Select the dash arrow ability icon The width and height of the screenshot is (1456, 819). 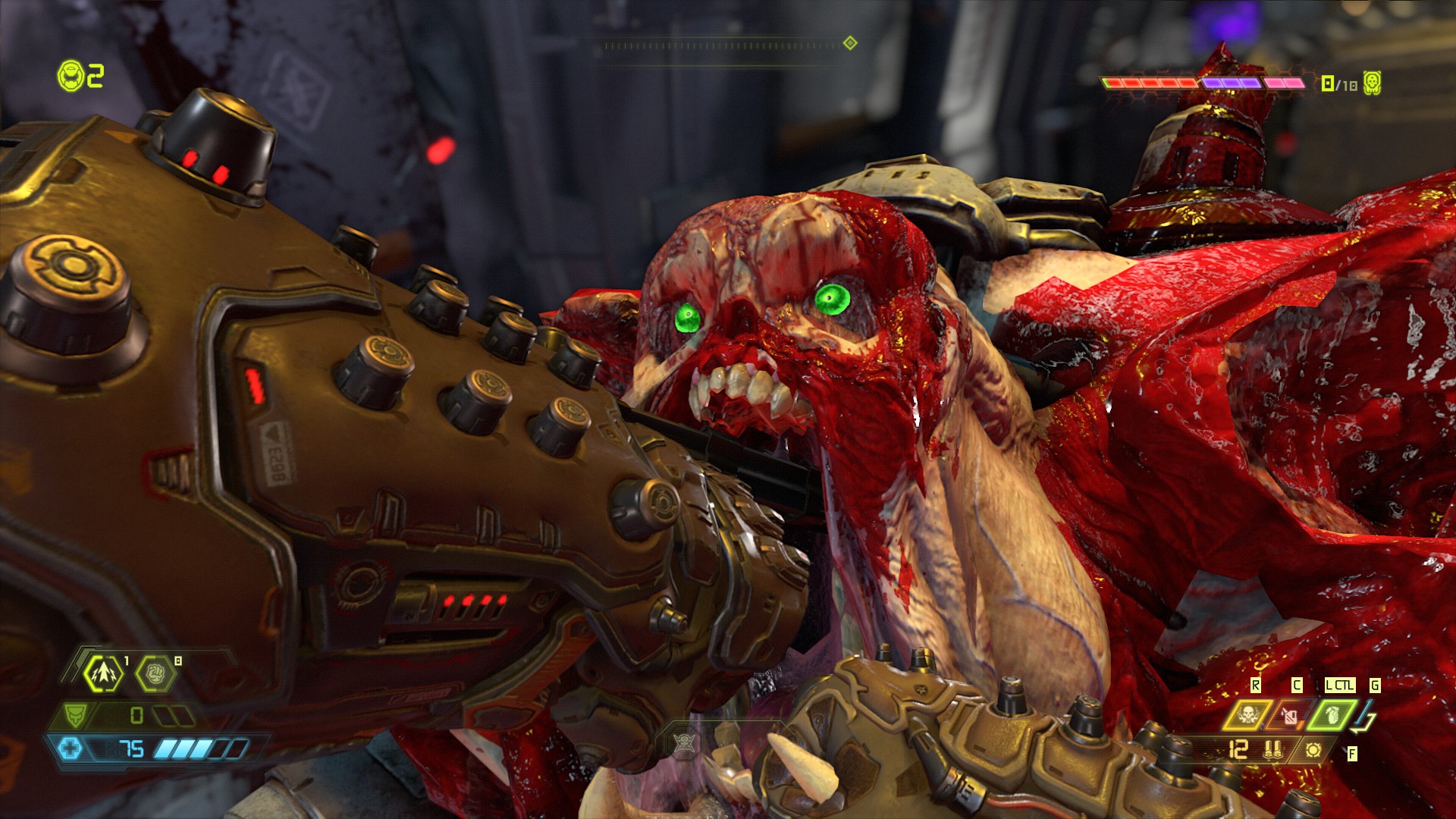pos(104,673)
